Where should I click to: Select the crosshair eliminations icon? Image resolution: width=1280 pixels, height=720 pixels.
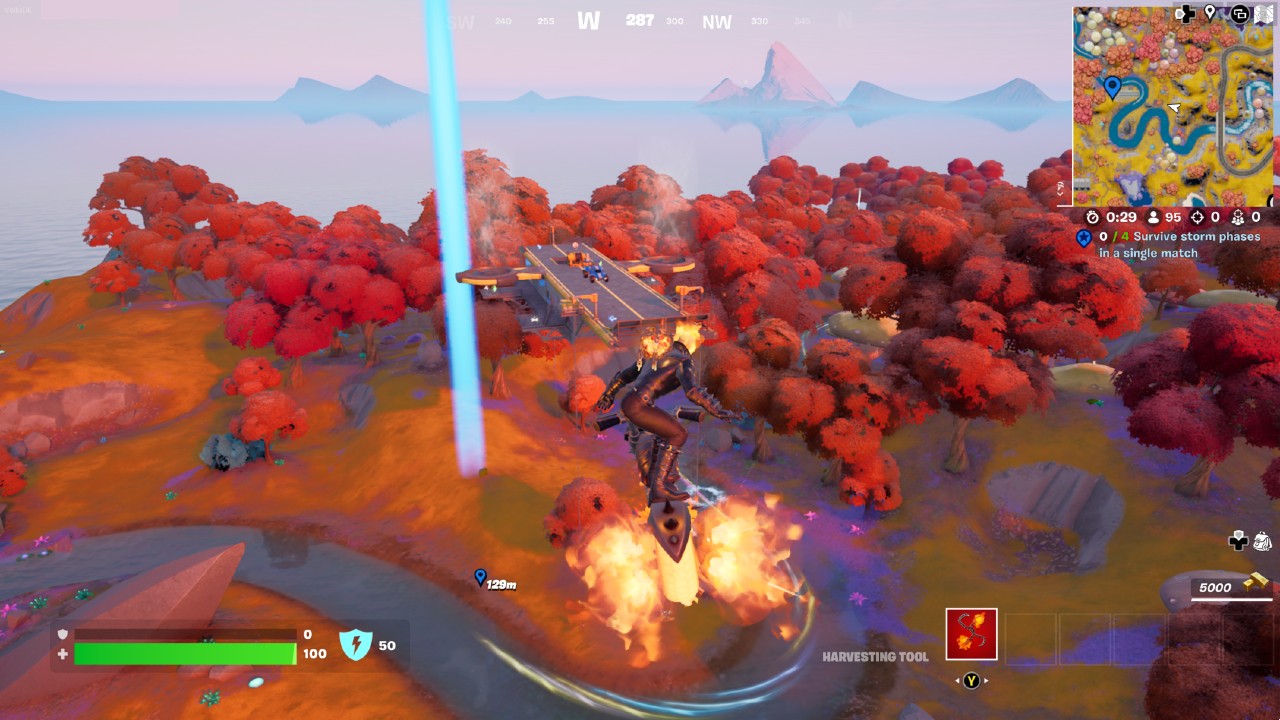click(x=1199, y=217)
